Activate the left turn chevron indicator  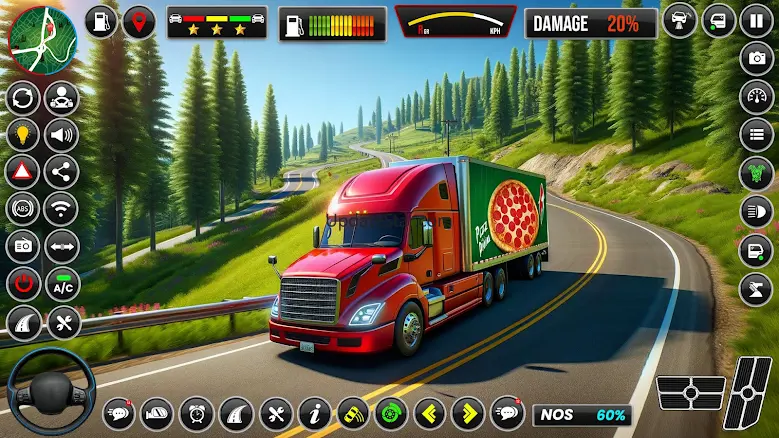(x=431, y=413)
